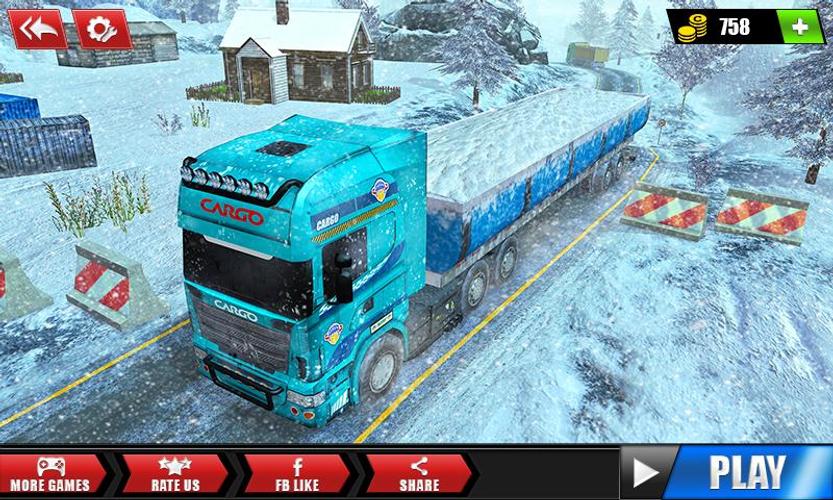Open the More Games button

tap(50, 474)
